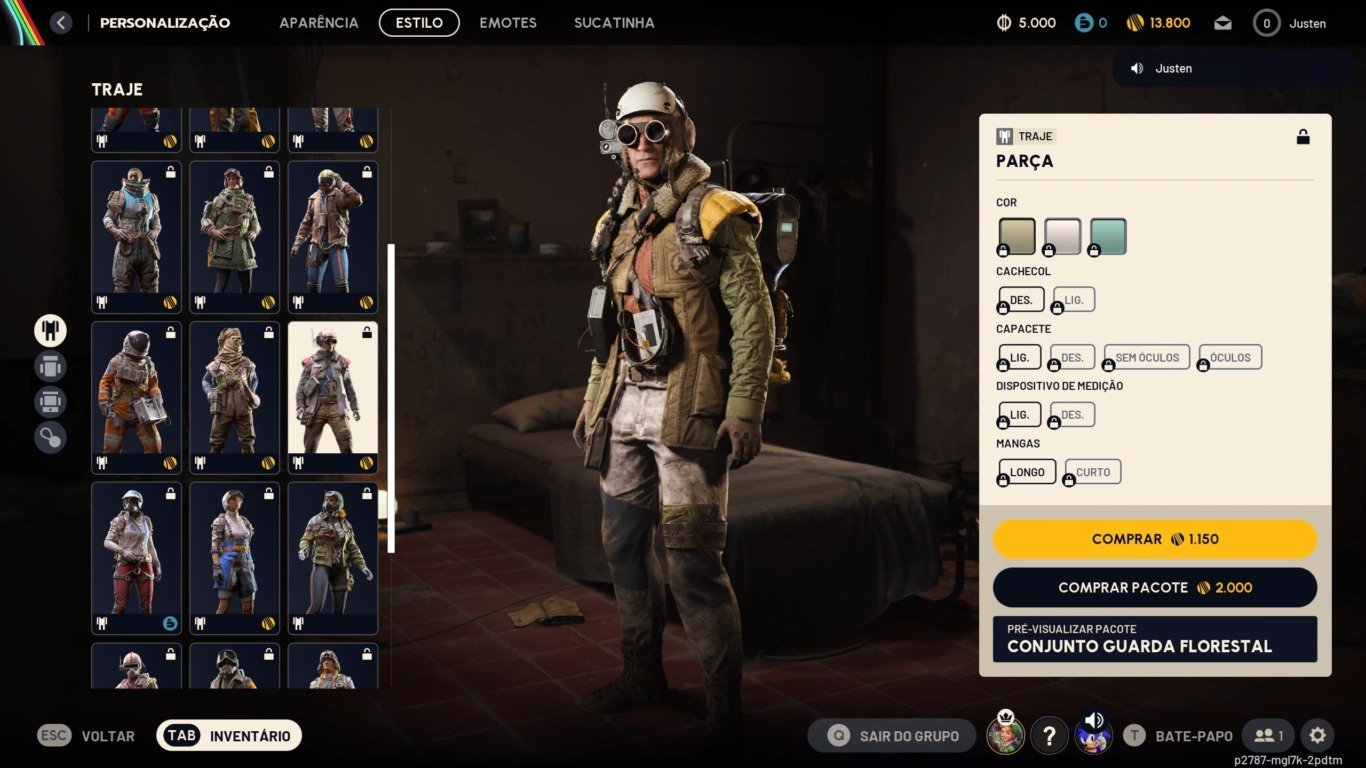
Task: Select the highlighted Parça outfit thumbnail
Action: (333, 397)
